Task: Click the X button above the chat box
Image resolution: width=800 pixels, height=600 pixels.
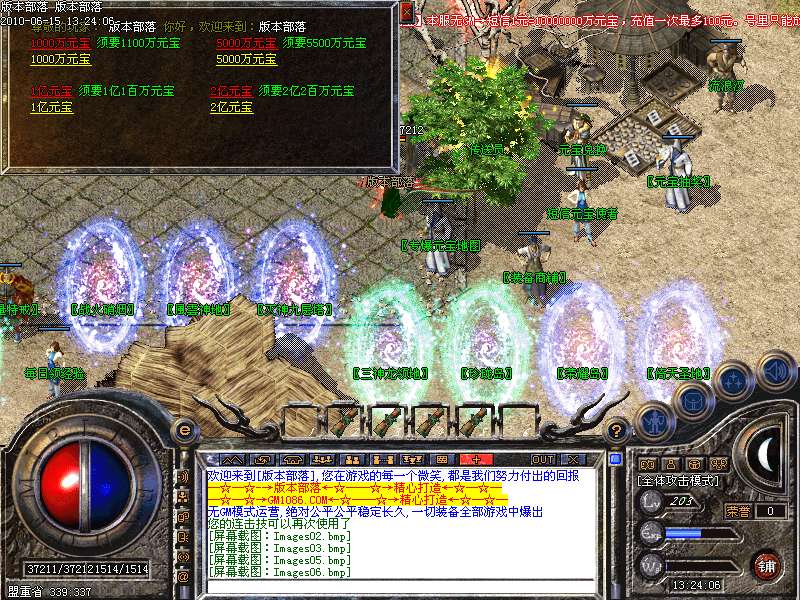Action: [x=575, y=459]
